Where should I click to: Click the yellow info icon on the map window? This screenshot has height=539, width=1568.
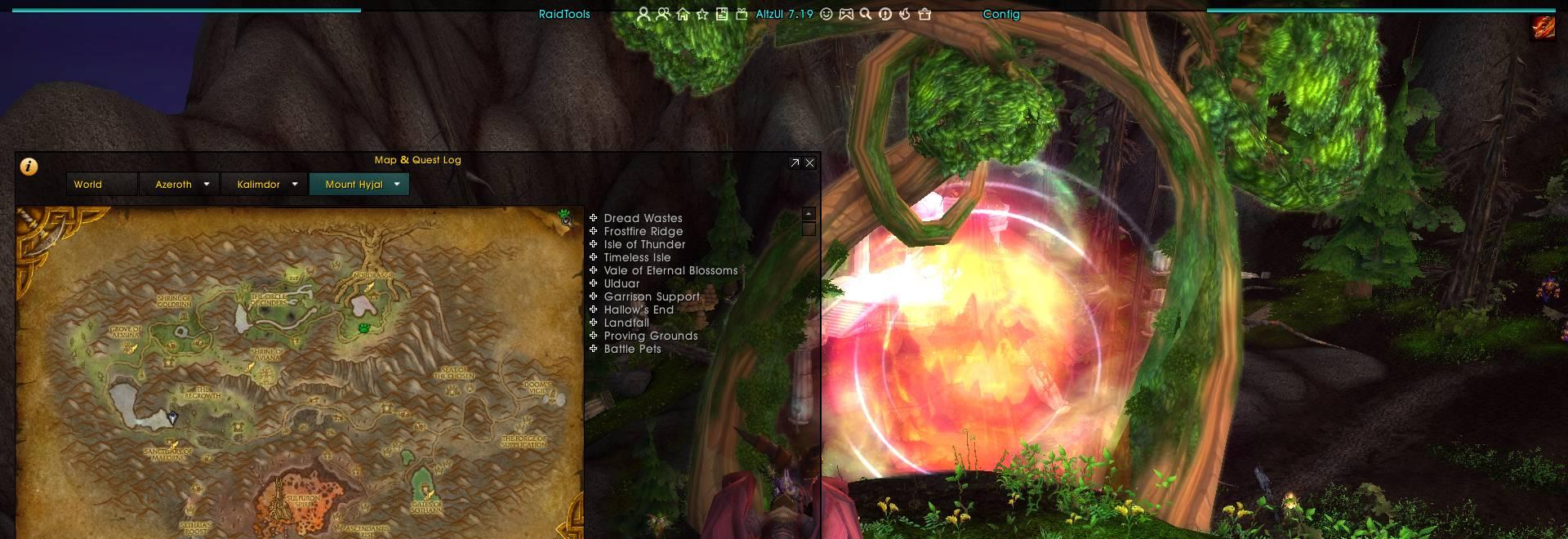pyautogui.click(x=29, y=167)
